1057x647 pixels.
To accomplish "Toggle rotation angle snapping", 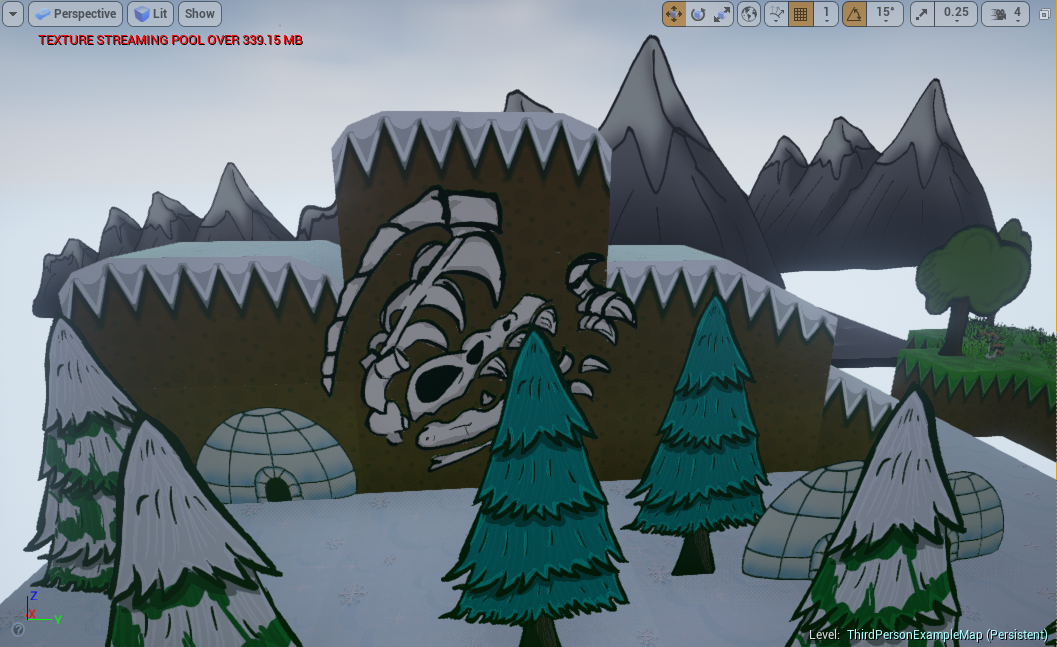I will coord(855,14).
